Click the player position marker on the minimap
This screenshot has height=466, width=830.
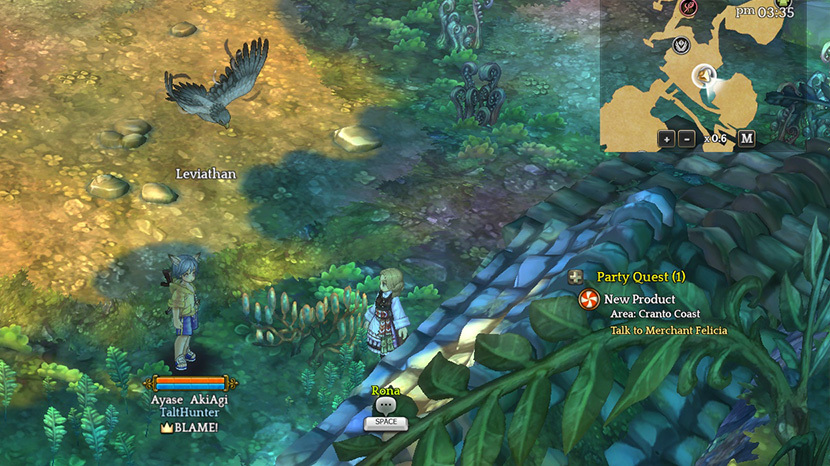click(x=705, y=77)
